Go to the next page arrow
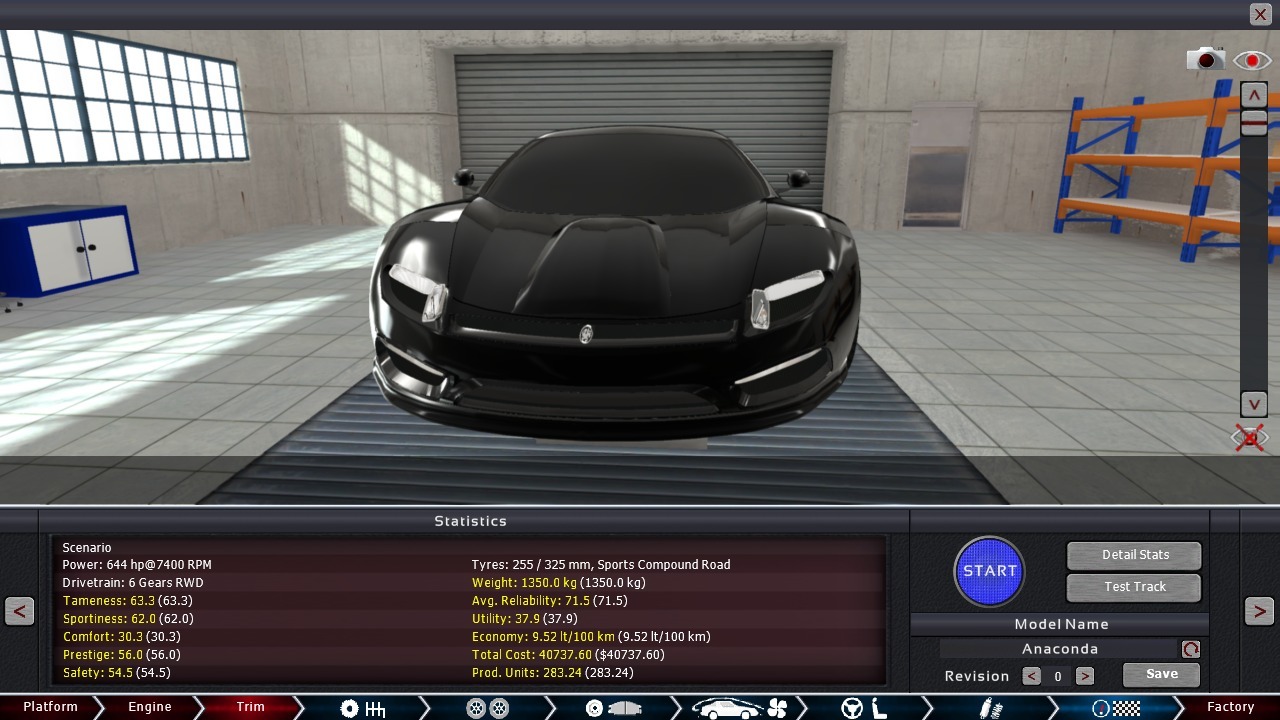This screenshot has height=720, width=1280. (1259, 611)
